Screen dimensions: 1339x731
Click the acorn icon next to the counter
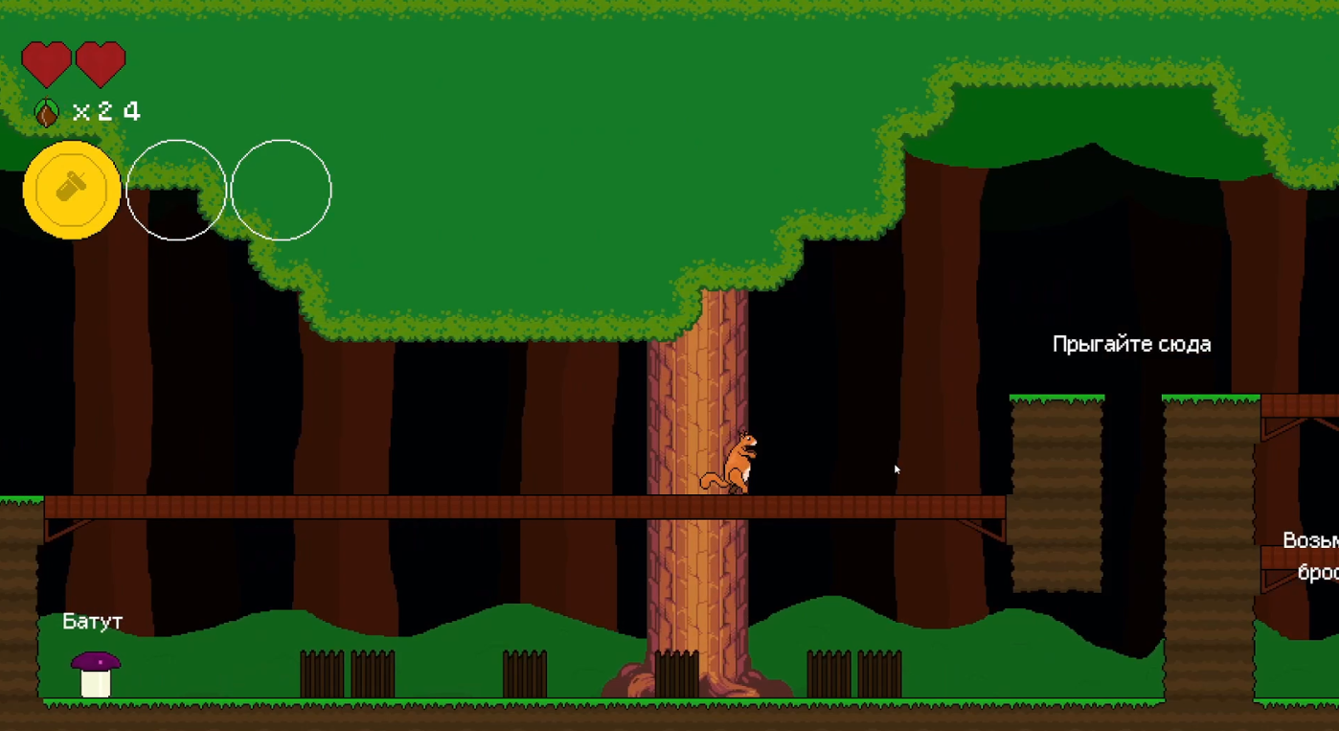pyautogui.click(x=45, y=112)
